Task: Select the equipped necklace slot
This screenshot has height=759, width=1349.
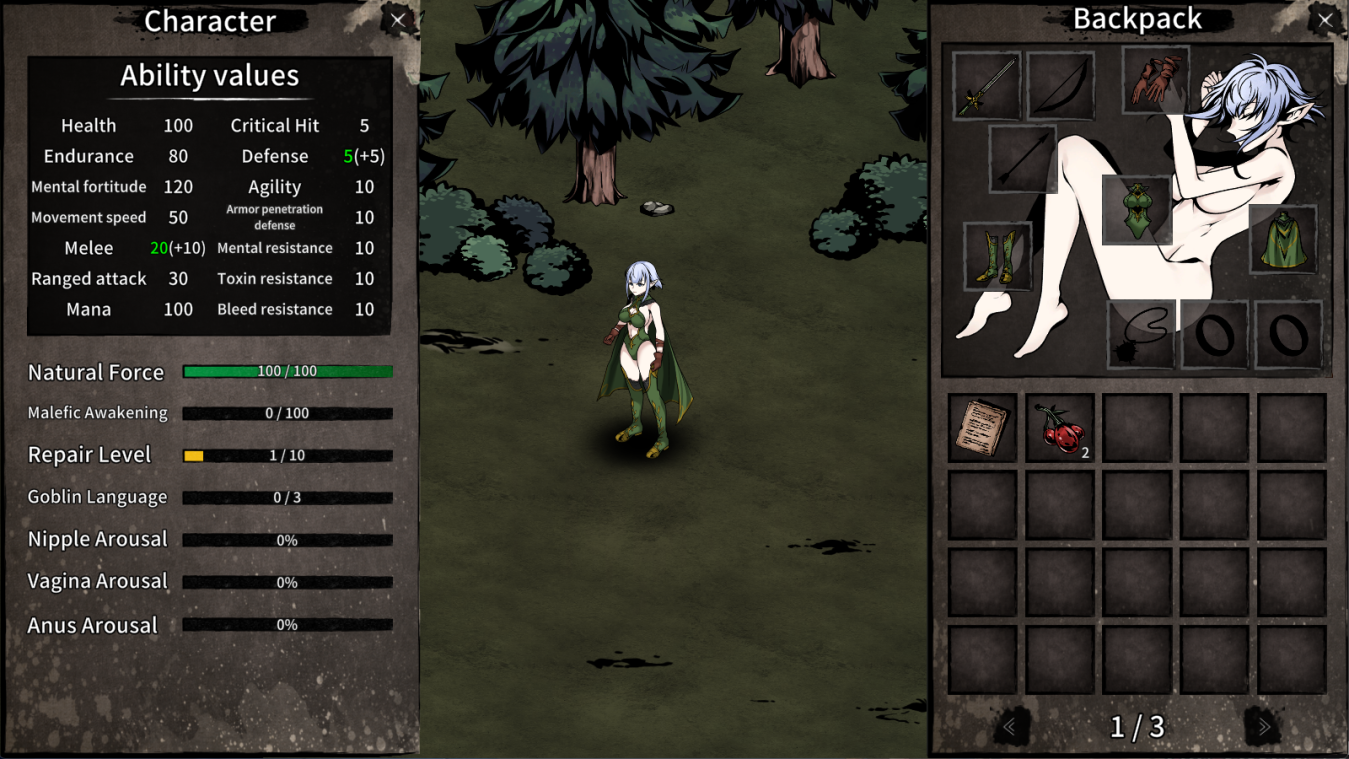Action: point(1142,334)
